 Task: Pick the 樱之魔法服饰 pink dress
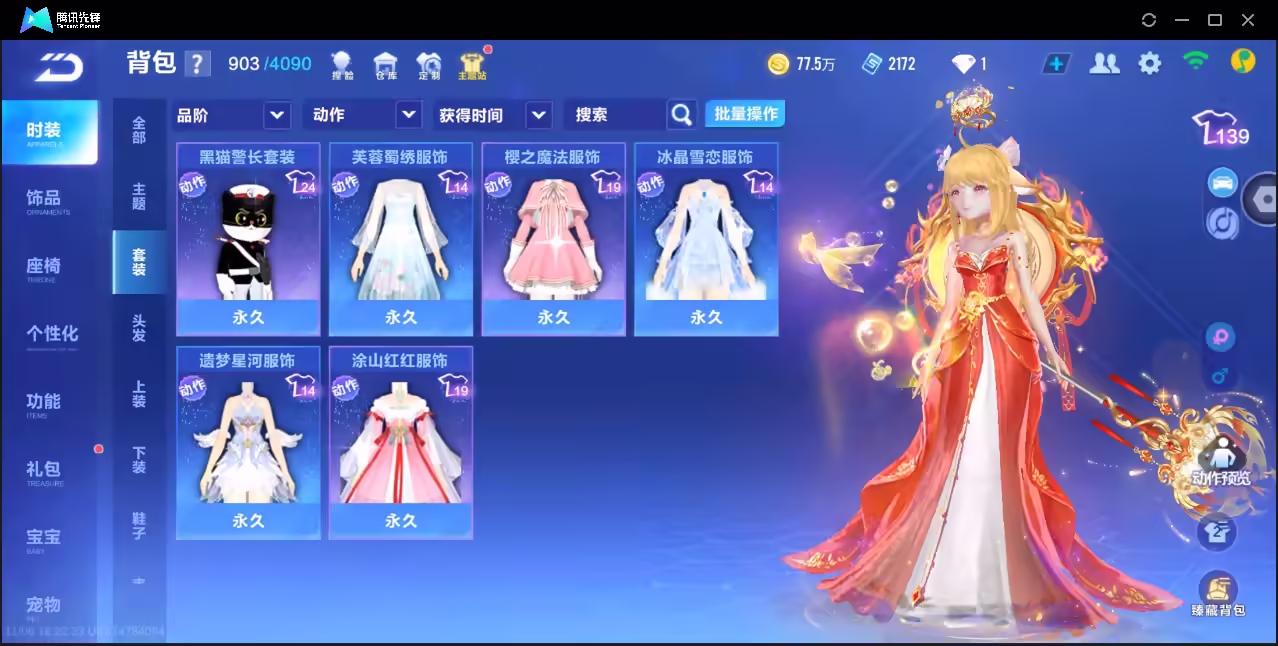(x=553, y=238)
